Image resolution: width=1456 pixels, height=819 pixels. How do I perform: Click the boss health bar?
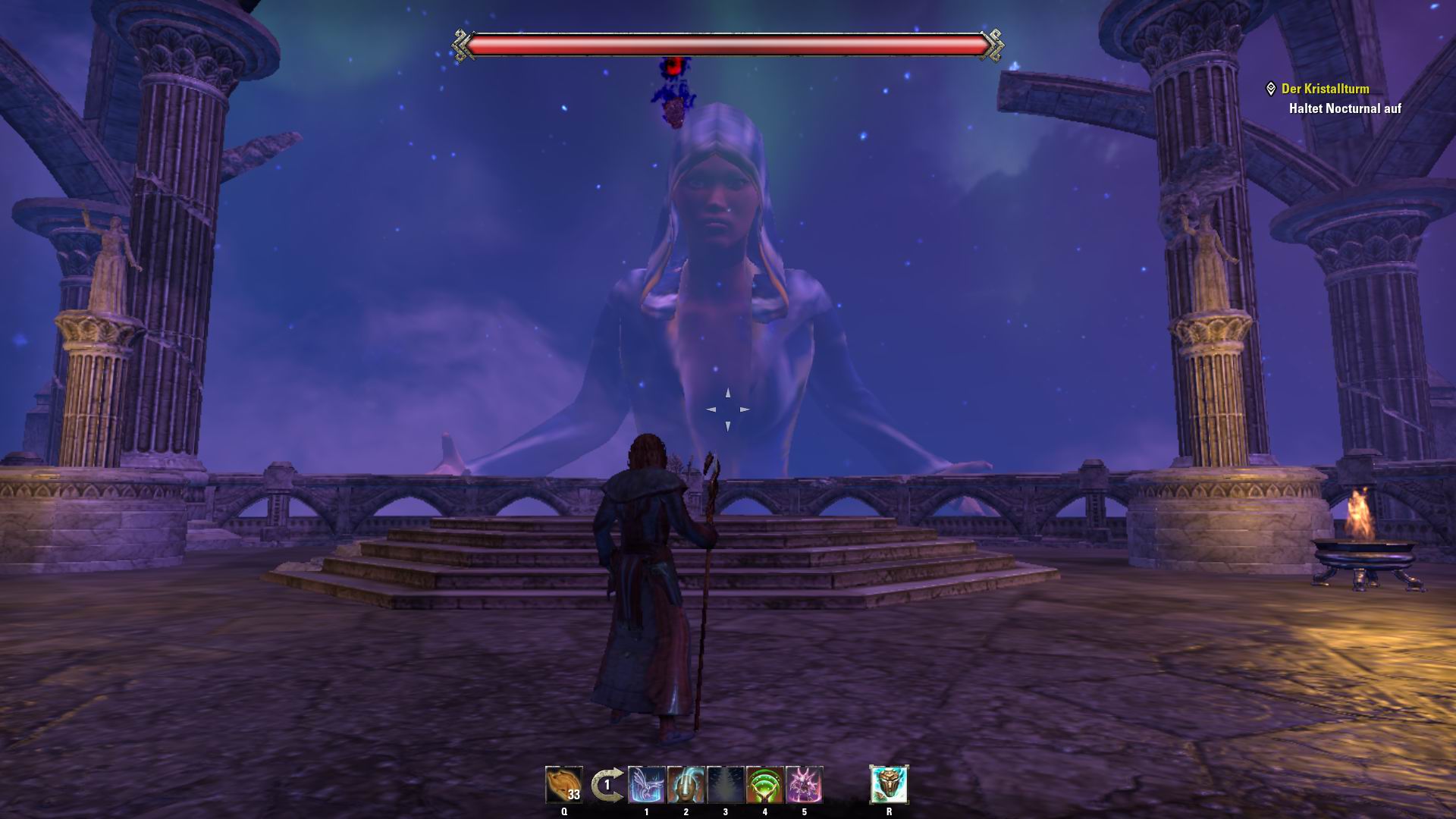pyautogui.click(x=728, y=44)
